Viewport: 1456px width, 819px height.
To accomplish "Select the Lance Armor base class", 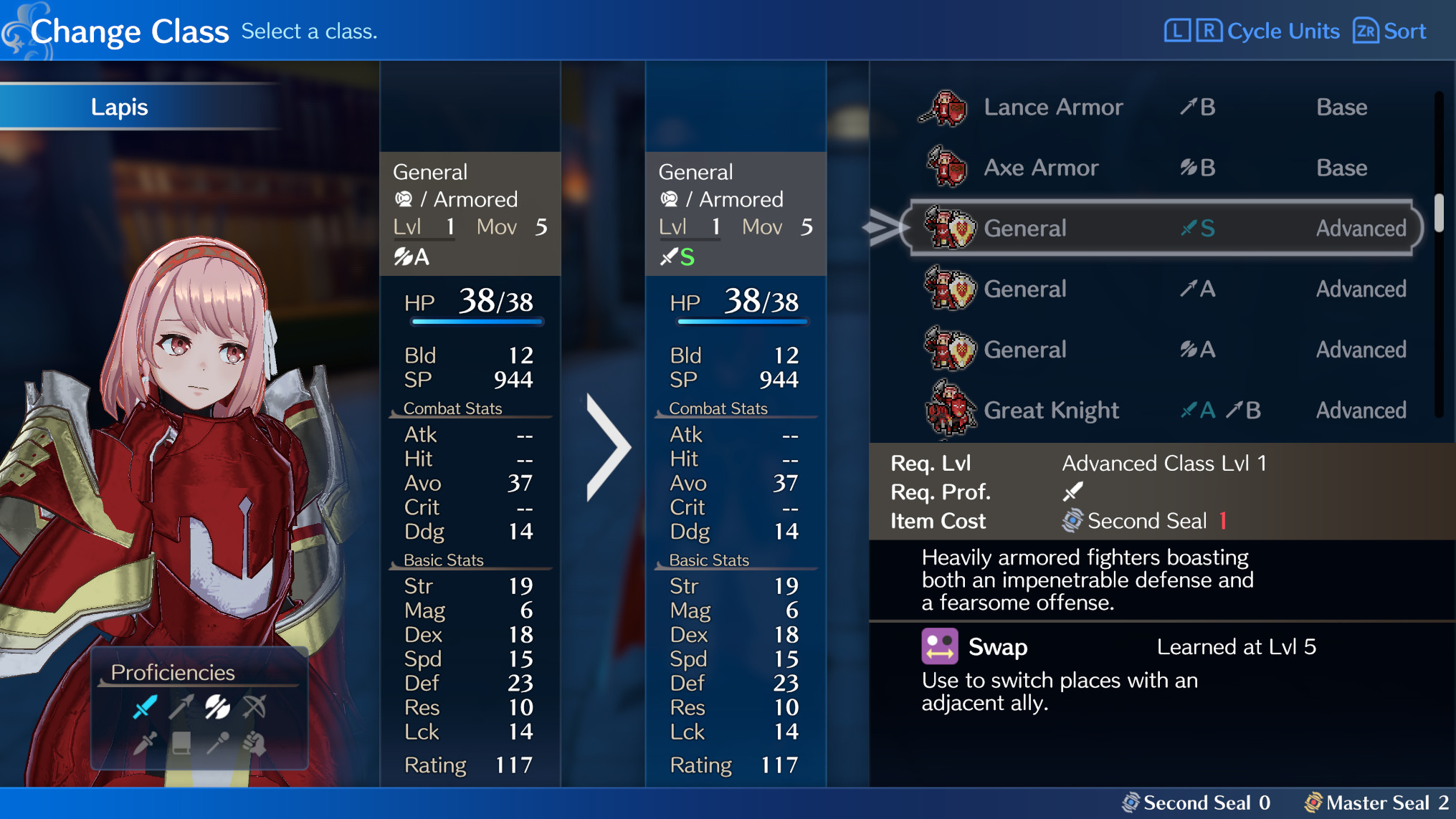I will coord(1052,106).
